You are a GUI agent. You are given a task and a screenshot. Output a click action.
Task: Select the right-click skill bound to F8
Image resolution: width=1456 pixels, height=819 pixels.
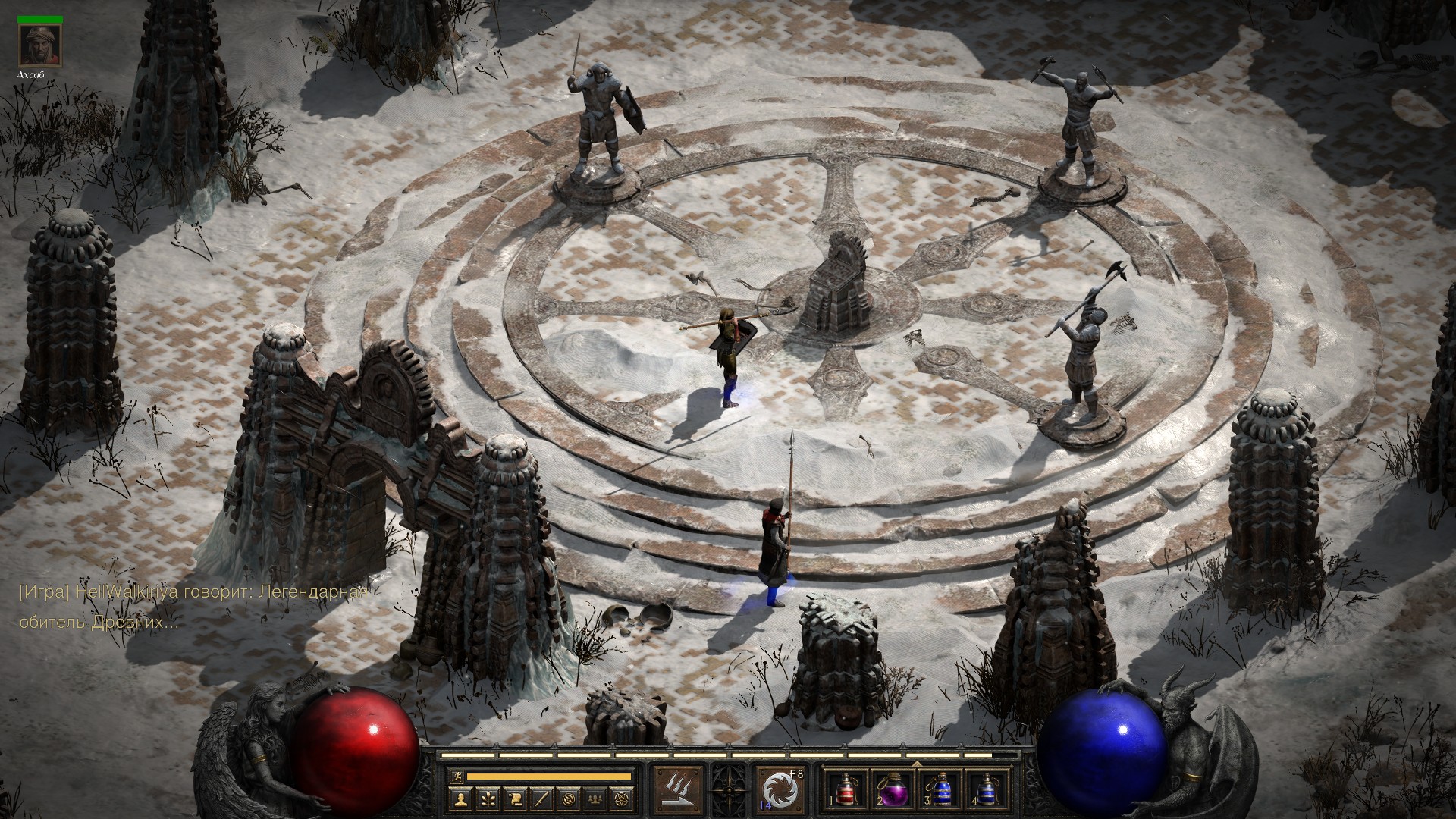click(779, 789)
